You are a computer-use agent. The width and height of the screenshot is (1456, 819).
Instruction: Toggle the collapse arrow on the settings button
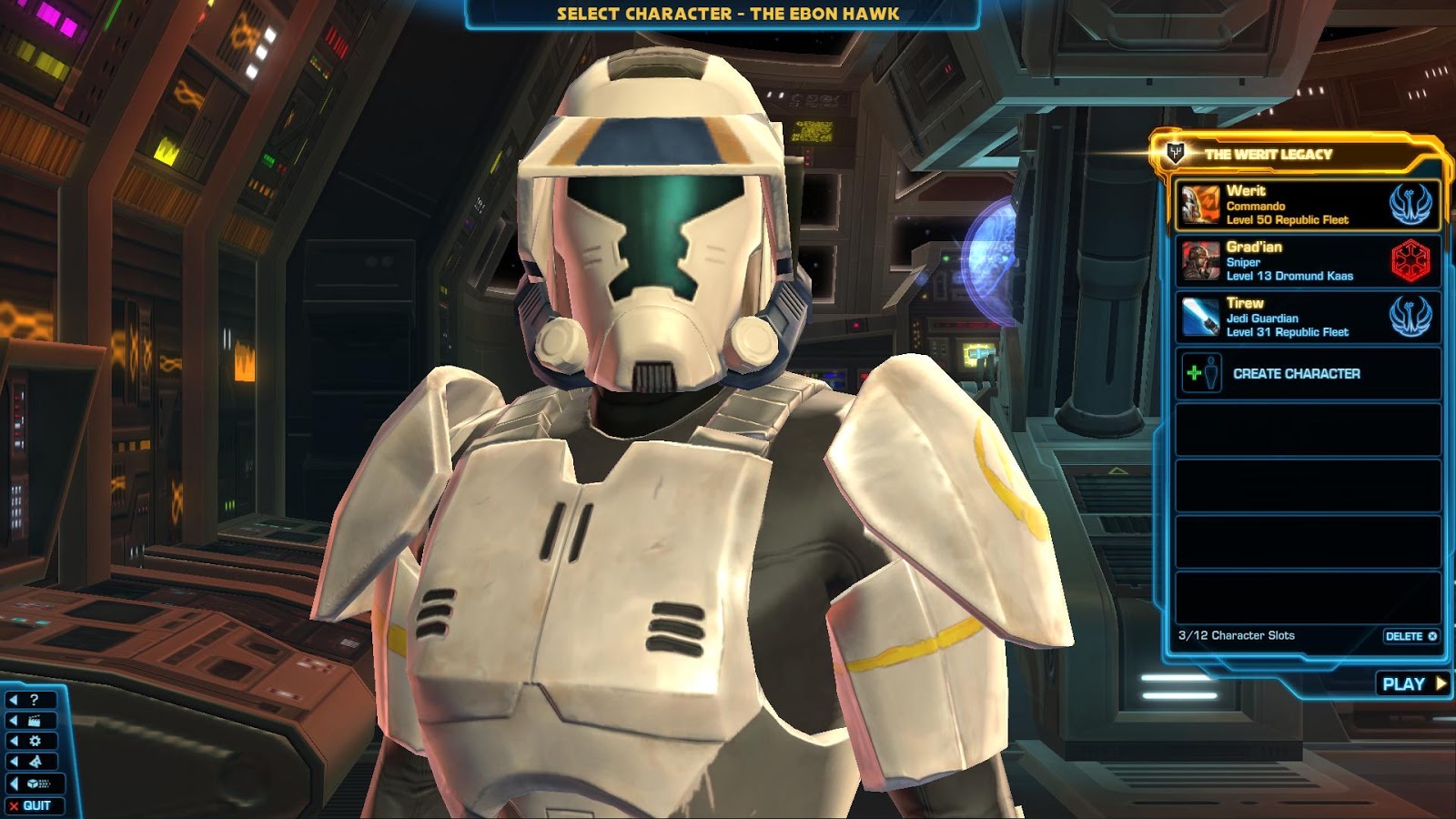[x=13, y=741]
